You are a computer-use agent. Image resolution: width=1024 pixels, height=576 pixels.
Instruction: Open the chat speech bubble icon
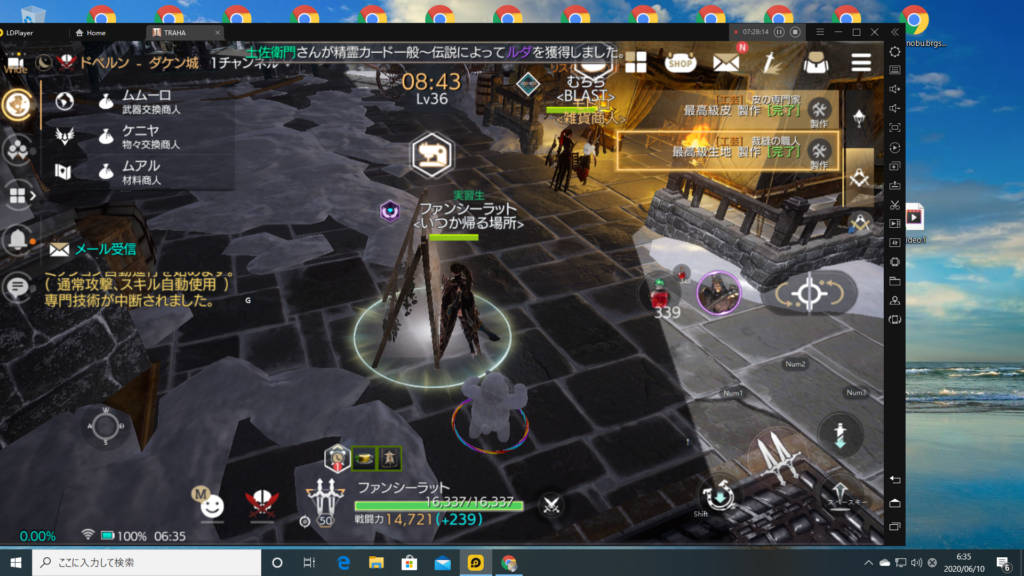(16, 288)
